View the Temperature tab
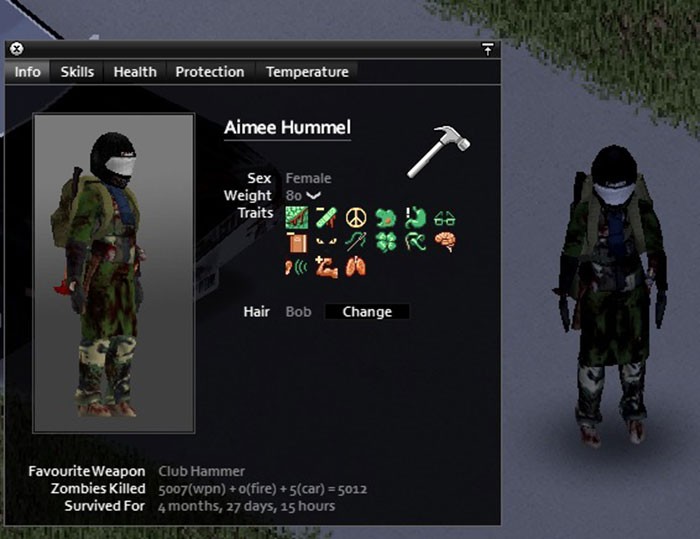 pyautogui.click(x=307, y=72)
